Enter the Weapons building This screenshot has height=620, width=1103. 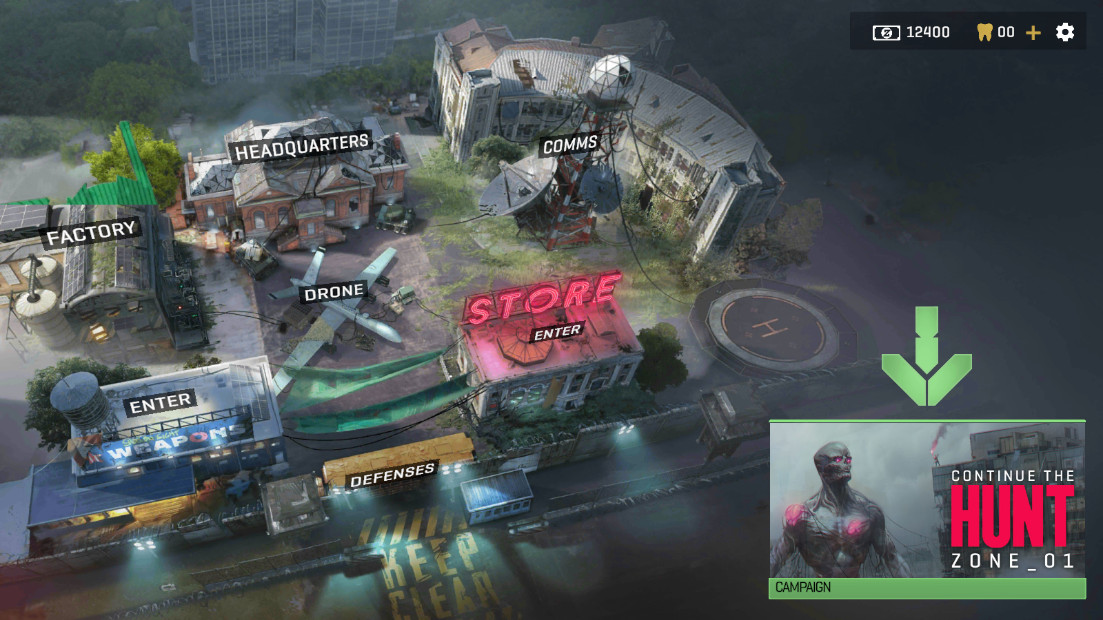coord(160,402)
